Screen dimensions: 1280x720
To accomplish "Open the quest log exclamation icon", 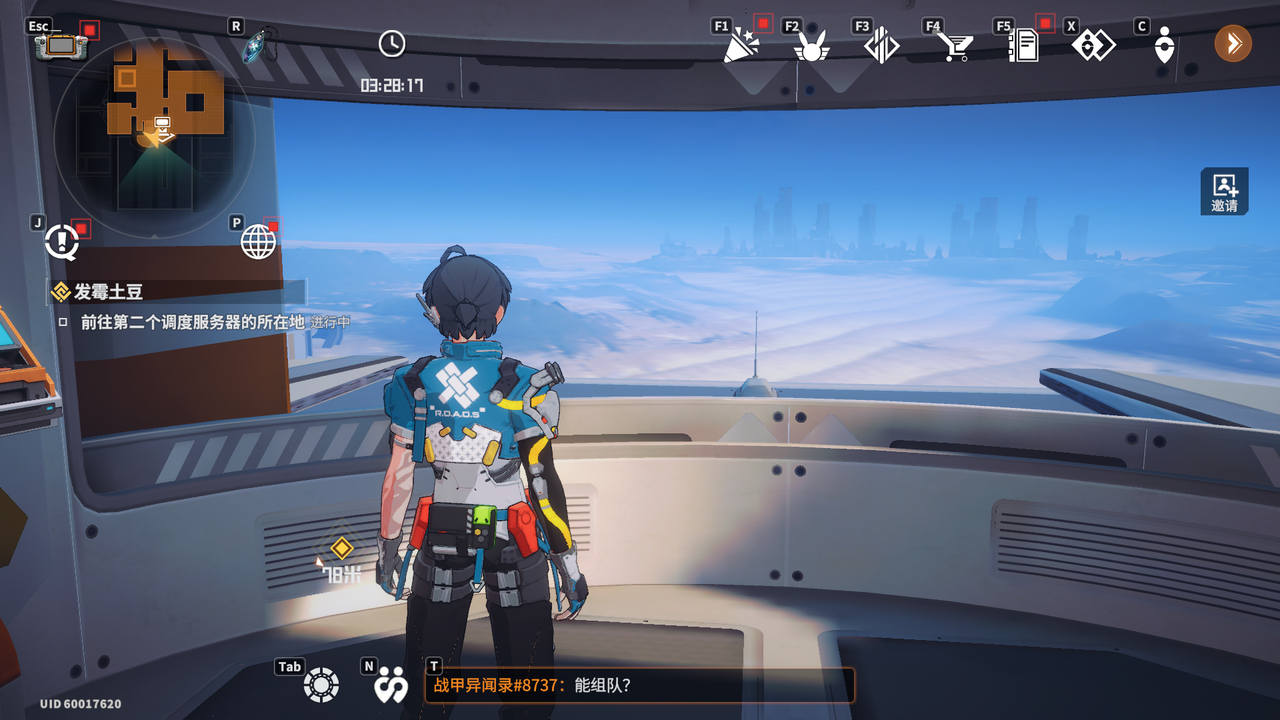I will 62,241.
